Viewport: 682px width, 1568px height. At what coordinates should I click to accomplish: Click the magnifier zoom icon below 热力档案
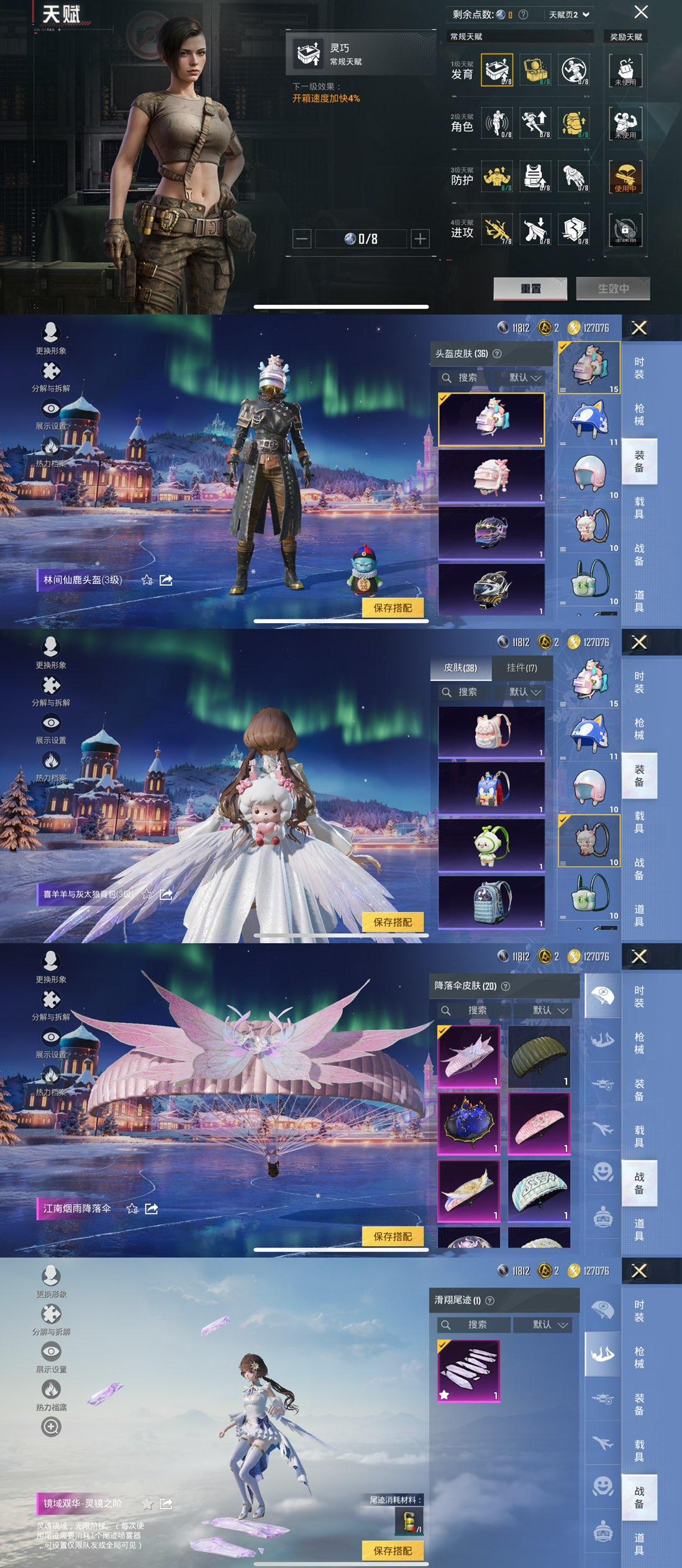coord(51,1427)
